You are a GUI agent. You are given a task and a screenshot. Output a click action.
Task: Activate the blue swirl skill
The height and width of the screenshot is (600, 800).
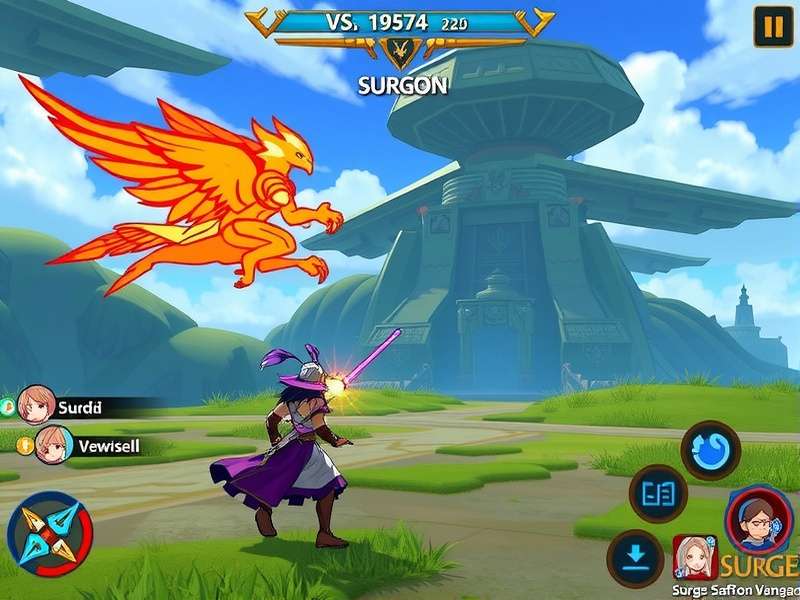click(710, 450)
